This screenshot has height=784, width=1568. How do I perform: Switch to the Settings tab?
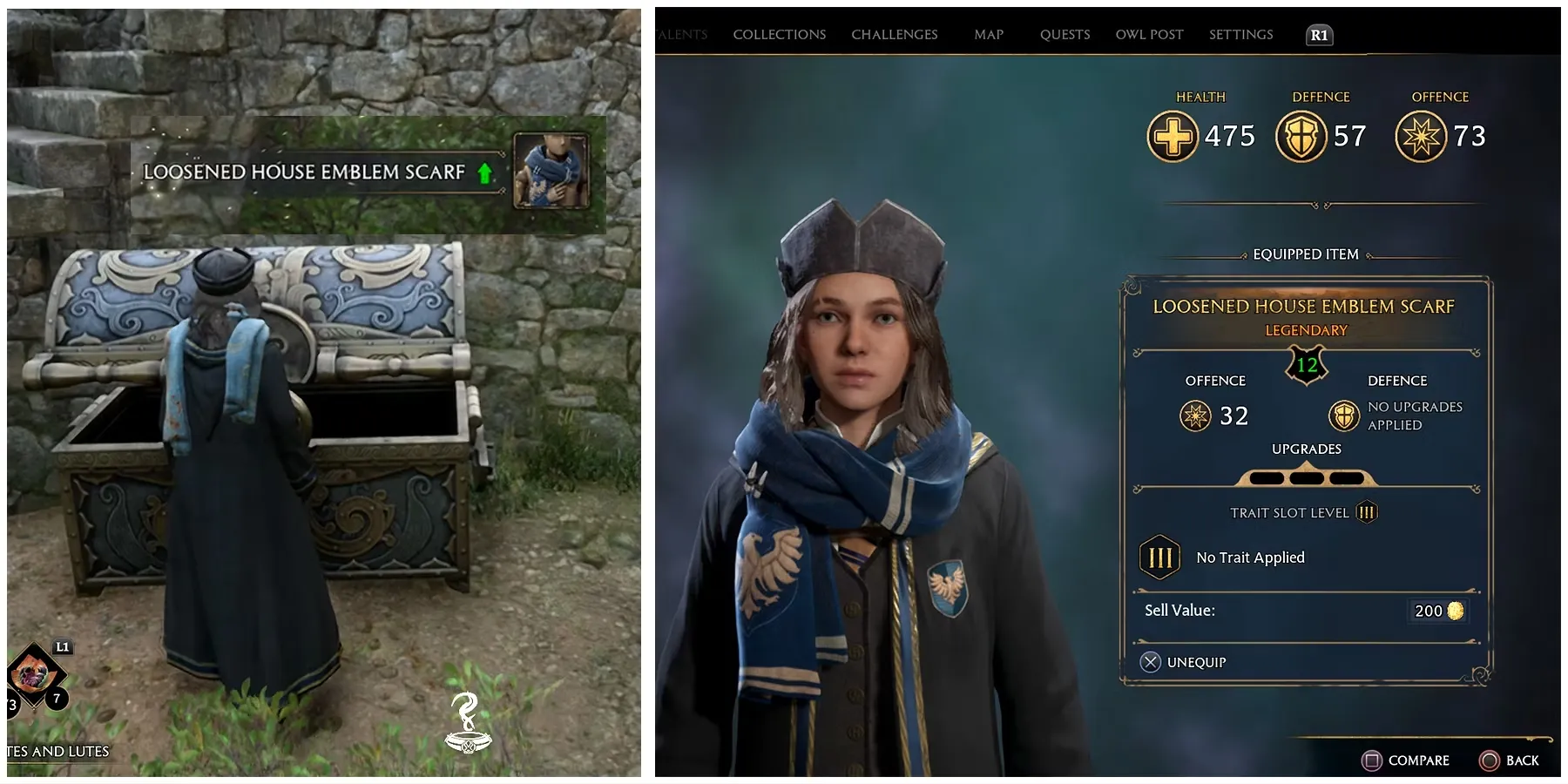tap(1240, 35)
